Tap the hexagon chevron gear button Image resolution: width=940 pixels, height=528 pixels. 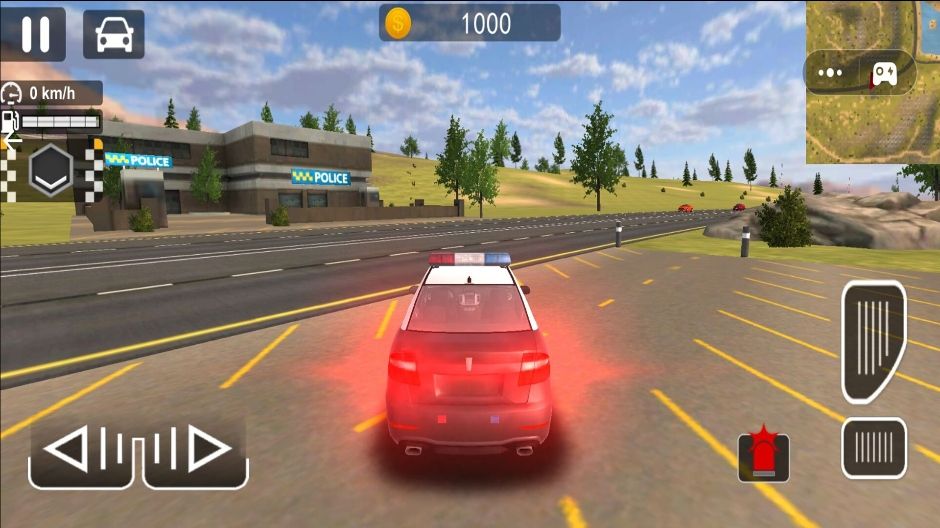pos(50,168)
